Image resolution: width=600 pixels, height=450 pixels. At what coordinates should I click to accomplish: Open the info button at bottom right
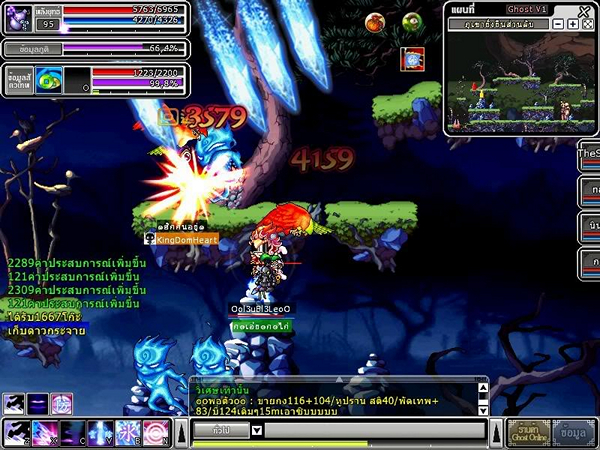pyautogui.click(x=574, y=432)
